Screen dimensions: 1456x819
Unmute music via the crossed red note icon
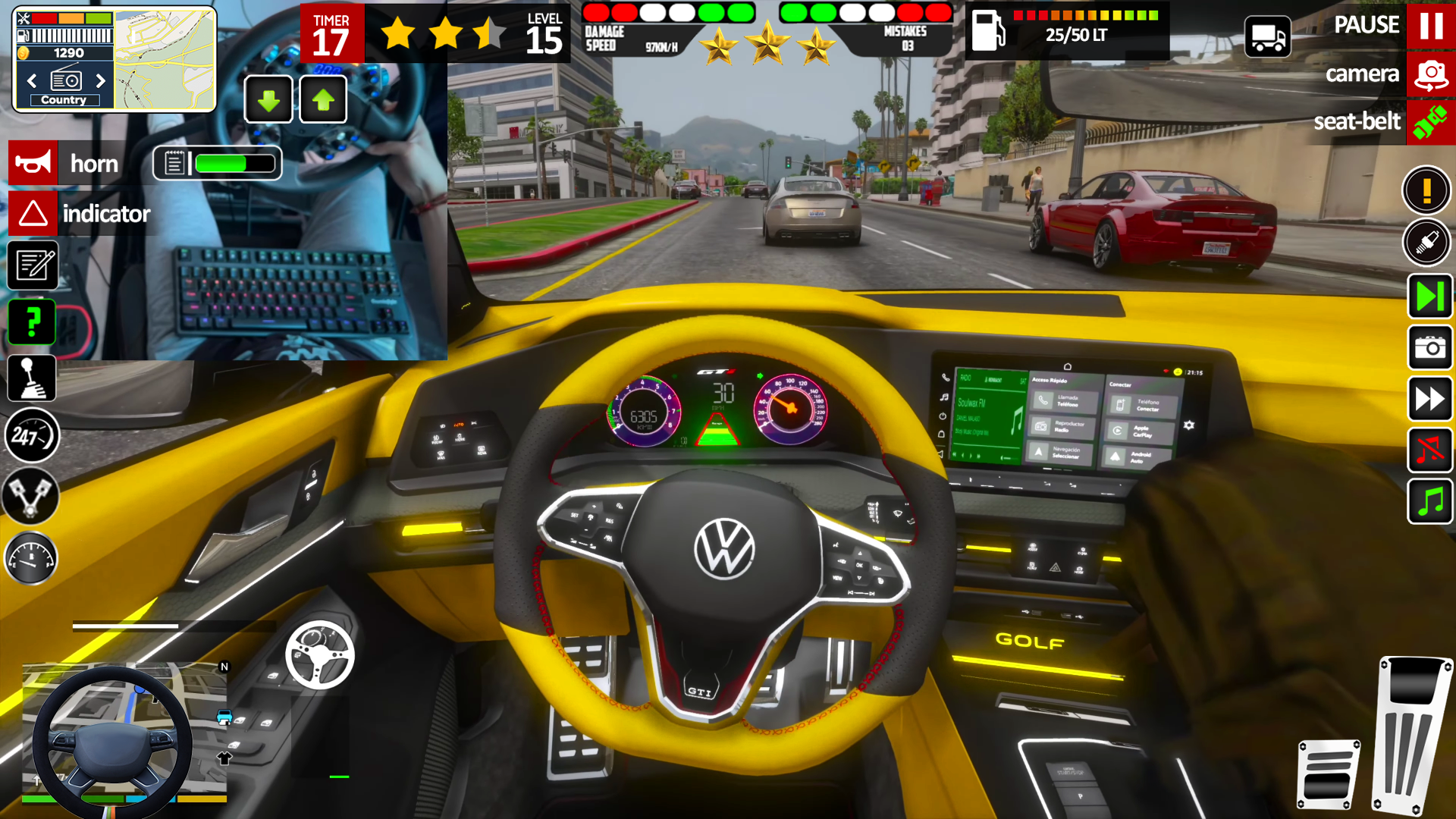click(1429, 450)
